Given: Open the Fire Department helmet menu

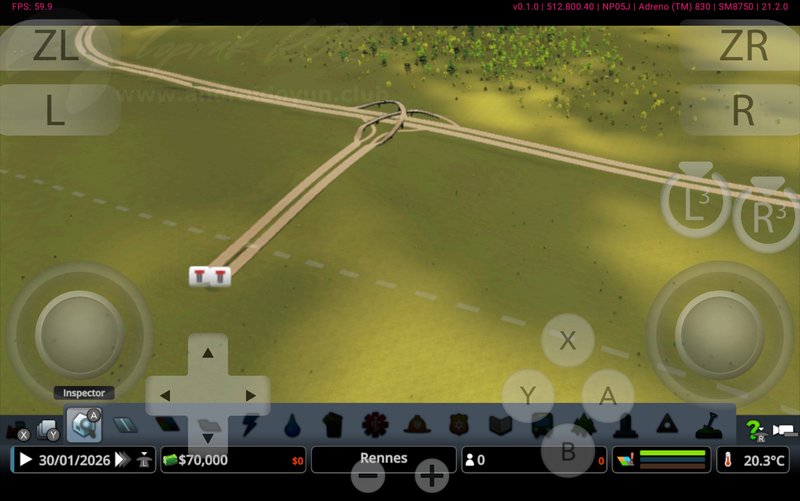Looking at the screenshot, I should click(x=416, y=427).
